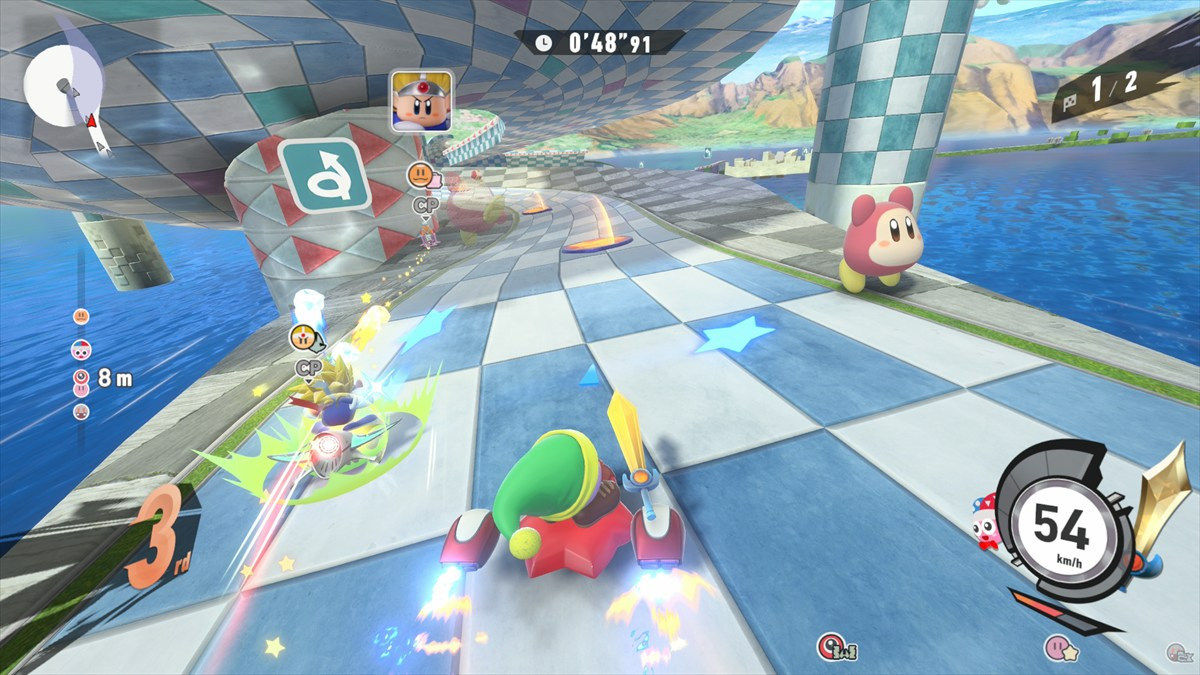Click the circular course minimap
The image size is (1200, 675).
click(62, 86)
